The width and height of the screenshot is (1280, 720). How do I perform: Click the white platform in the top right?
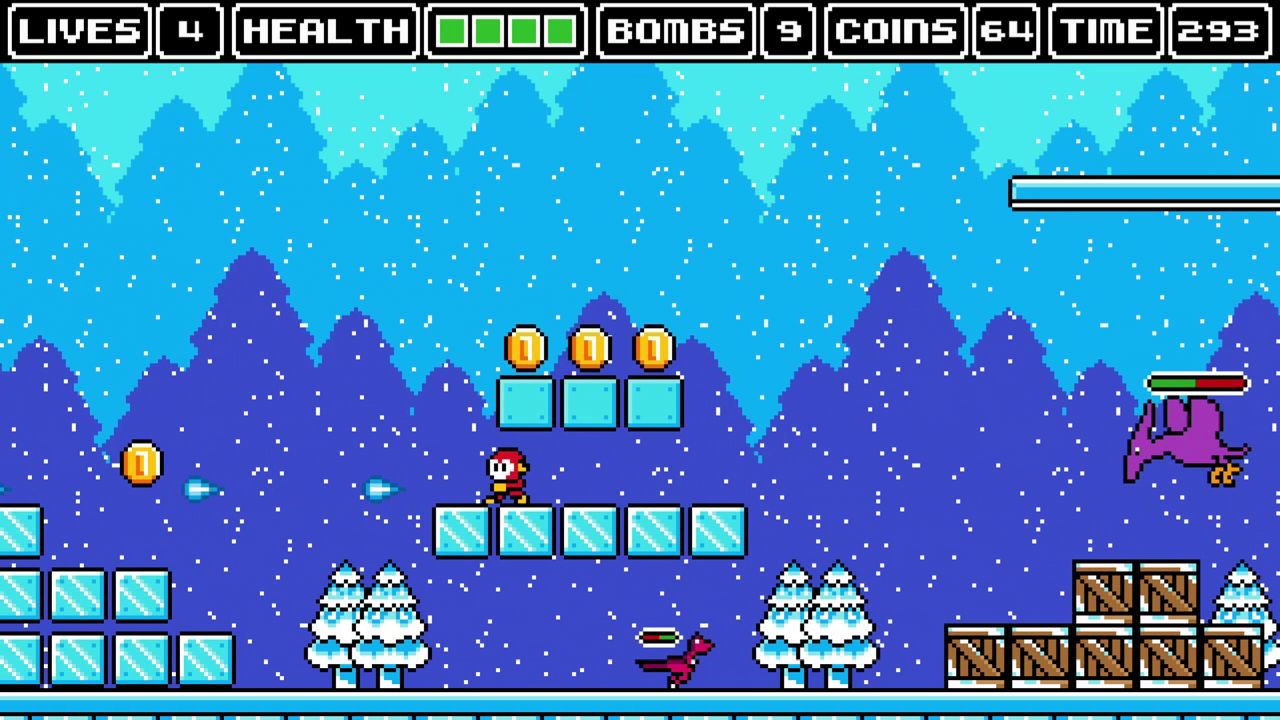click(1140, 193)
